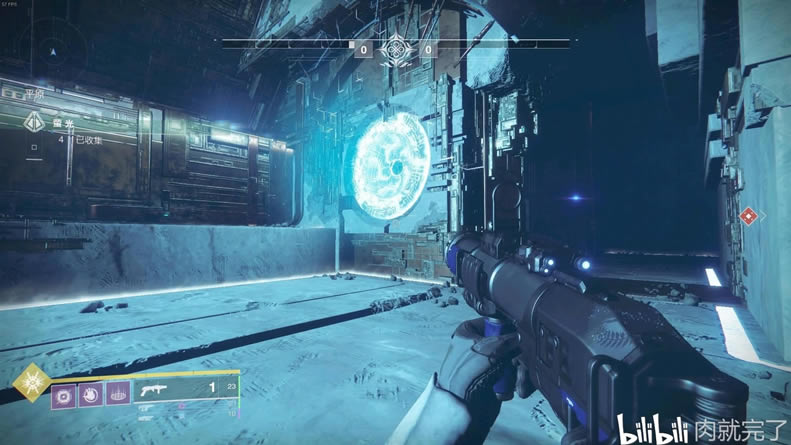Select the red diamond waypoint marker
This screenshot has height=445, width=791.
[x=748, y=215]
